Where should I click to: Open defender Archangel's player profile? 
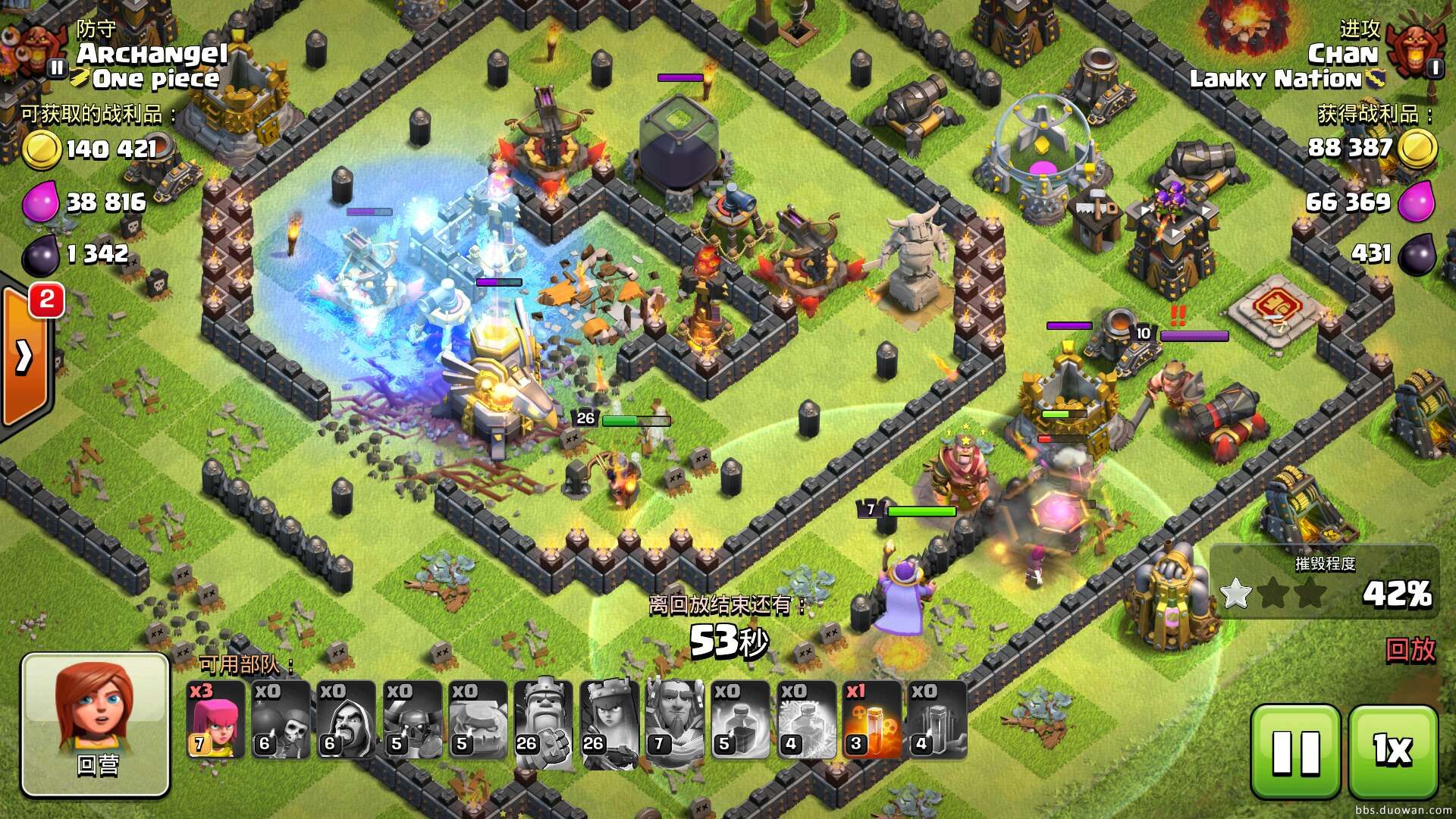152,53
